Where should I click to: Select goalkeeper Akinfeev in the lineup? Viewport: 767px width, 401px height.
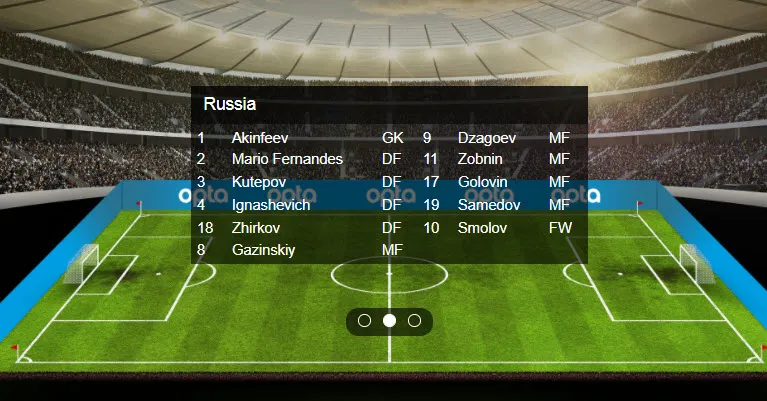coord(259,138)
